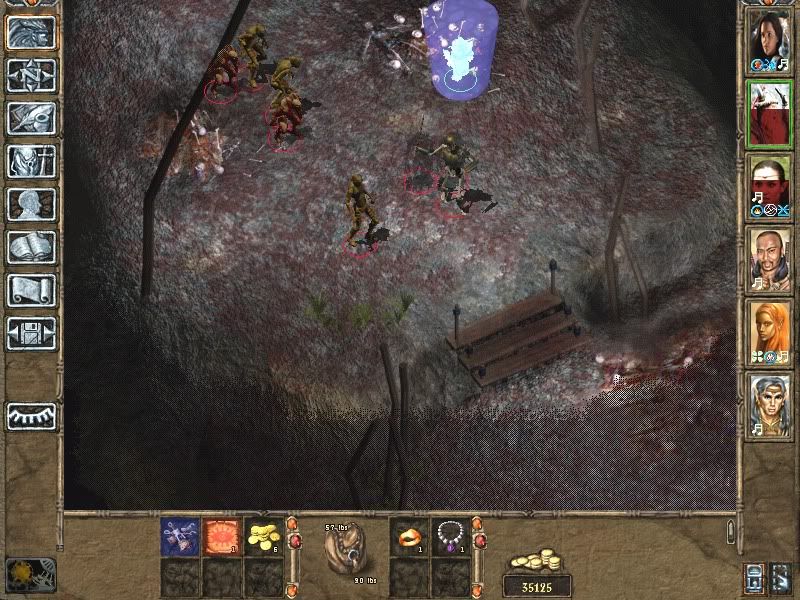800x600 pixels.
Task: Pick up the gold coin pile slot
Action: (262, 537)
